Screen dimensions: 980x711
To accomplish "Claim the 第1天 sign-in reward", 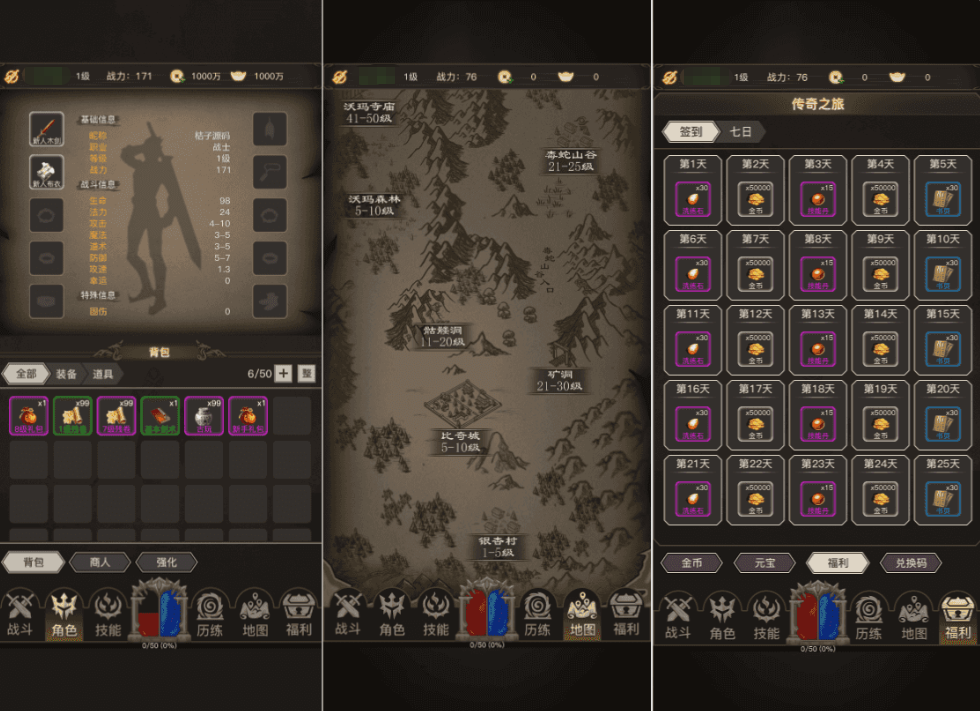I will [694, 191].
